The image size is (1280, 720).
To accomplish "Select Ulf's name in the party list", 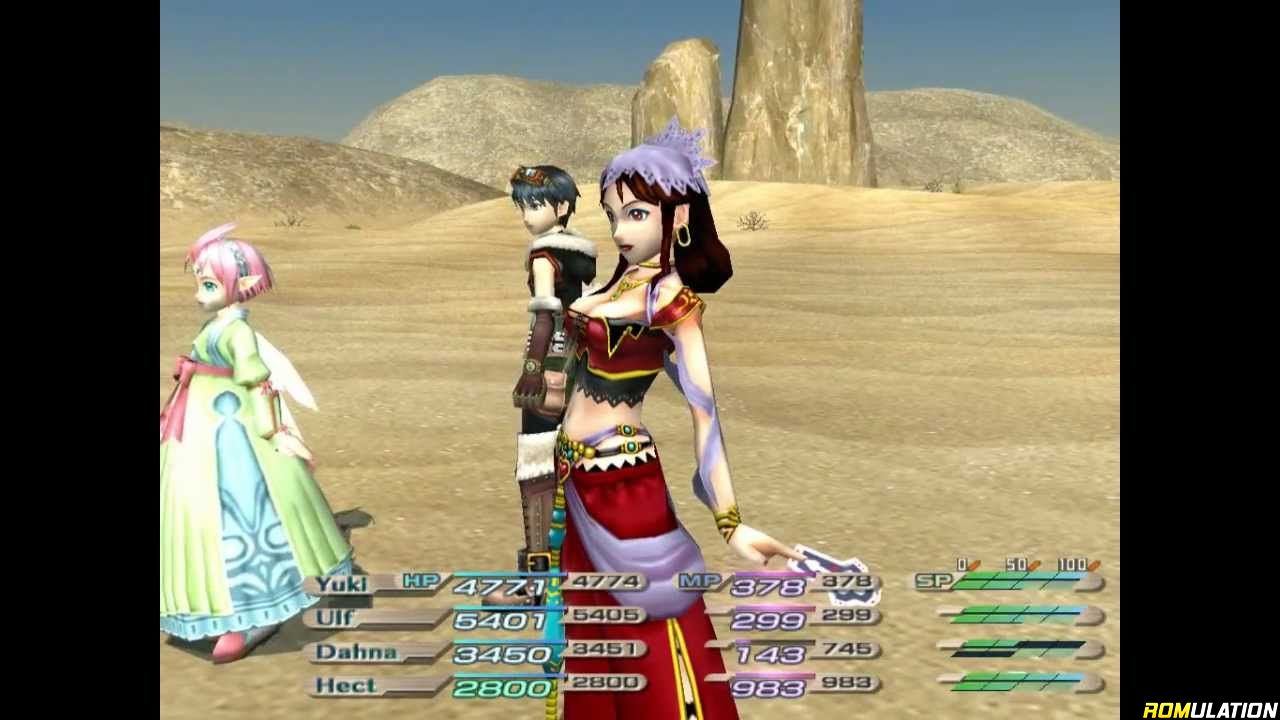I will 335,618.
